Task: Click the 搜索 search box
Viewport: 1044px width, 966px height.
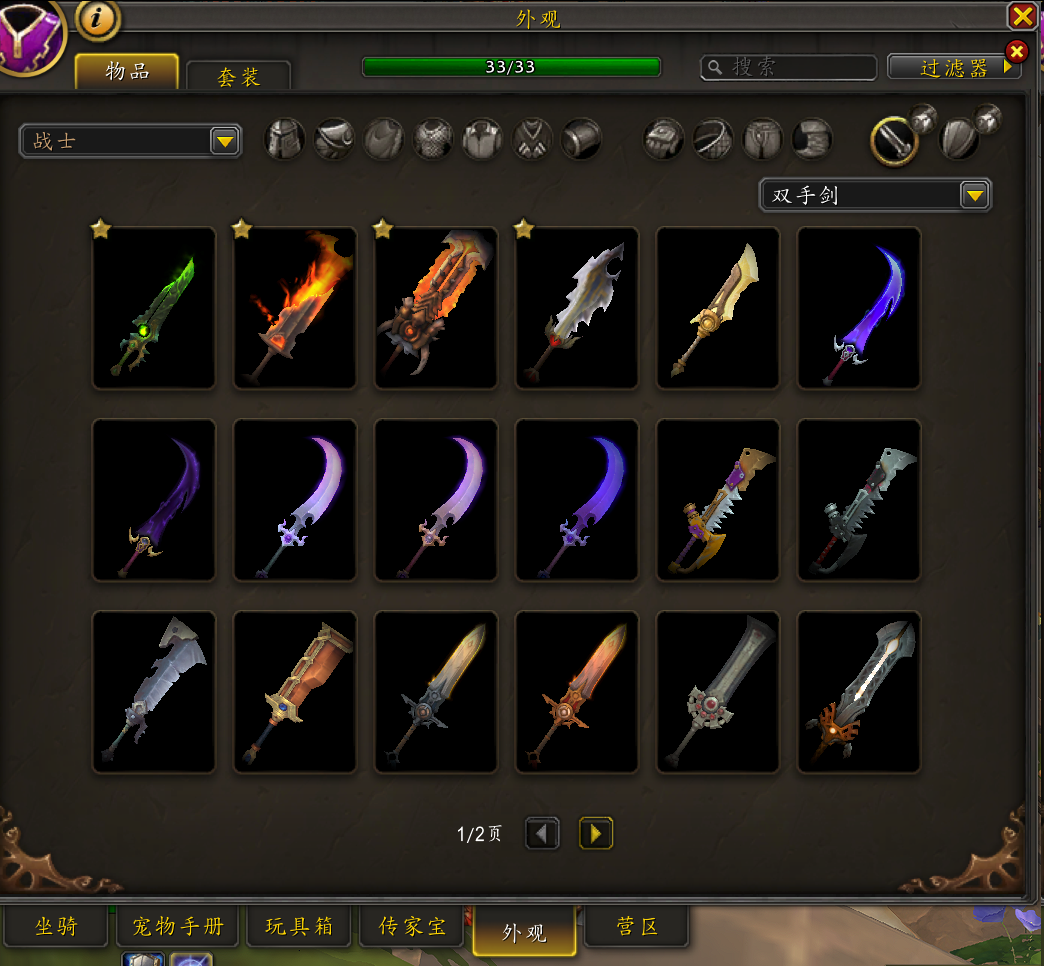Action: [x=789, y=67]
